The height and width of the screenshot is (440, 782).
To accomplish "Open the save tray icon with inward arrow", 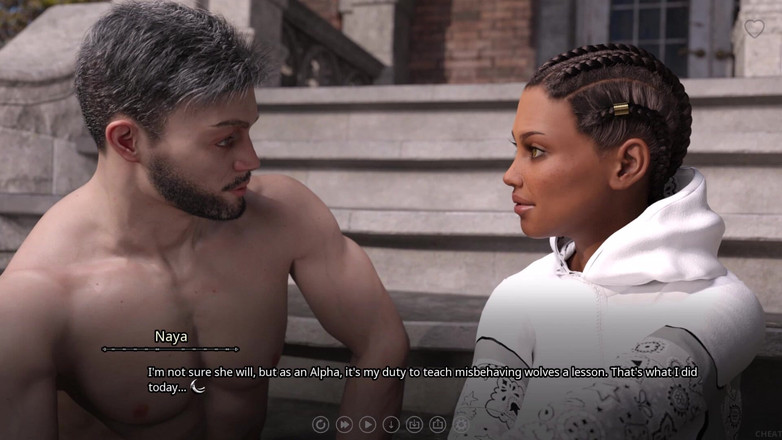I will pos(414,425).
